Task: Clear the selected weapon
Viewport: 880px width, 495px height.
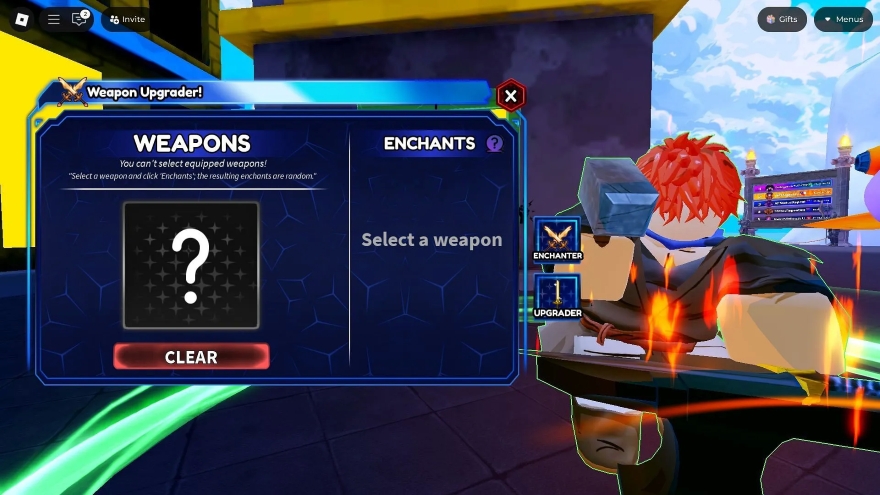Action: [191, 357]
